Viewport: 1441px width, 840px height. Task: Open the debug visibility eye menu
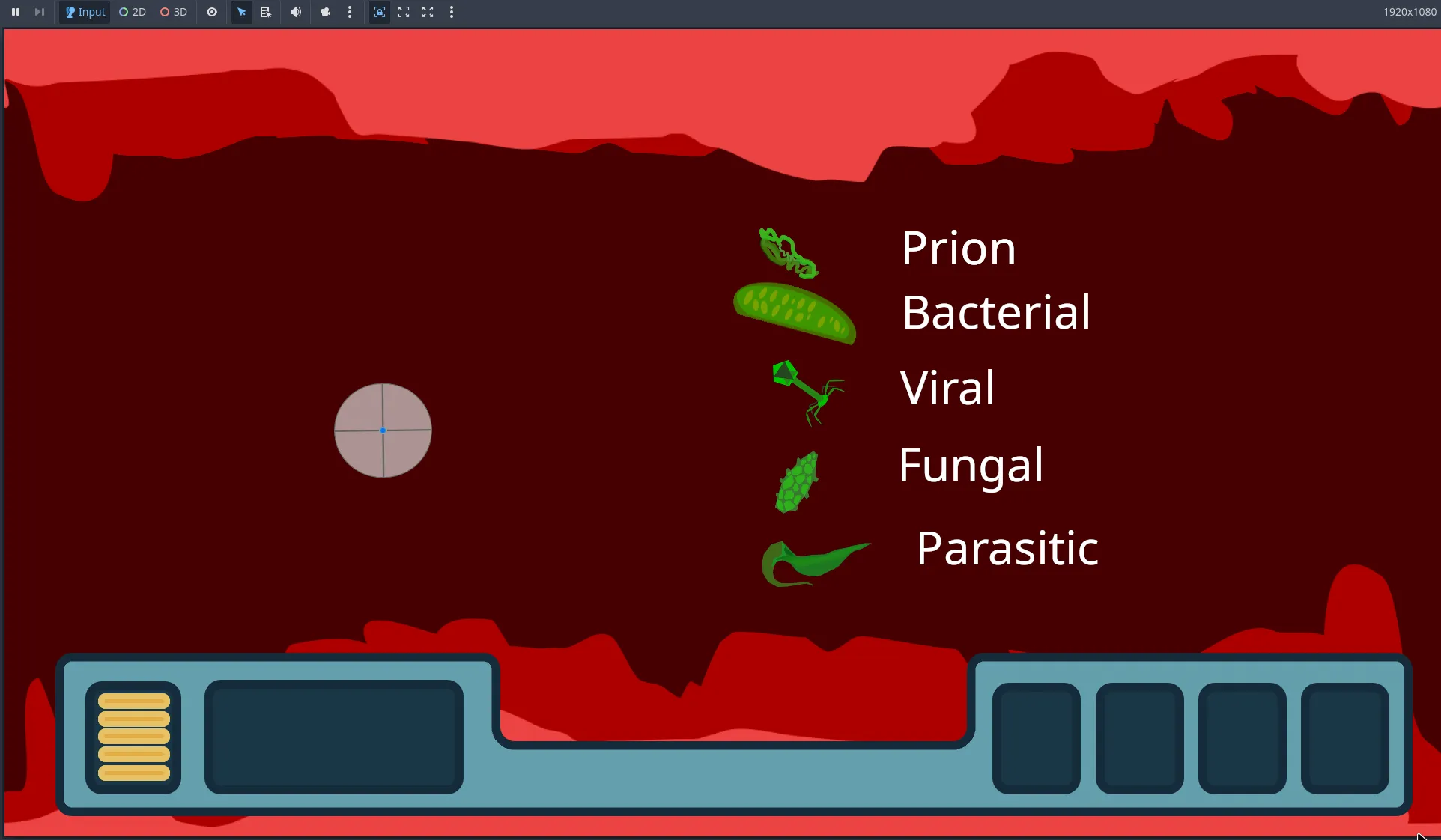pyautogui.click(x=212, y=12)
